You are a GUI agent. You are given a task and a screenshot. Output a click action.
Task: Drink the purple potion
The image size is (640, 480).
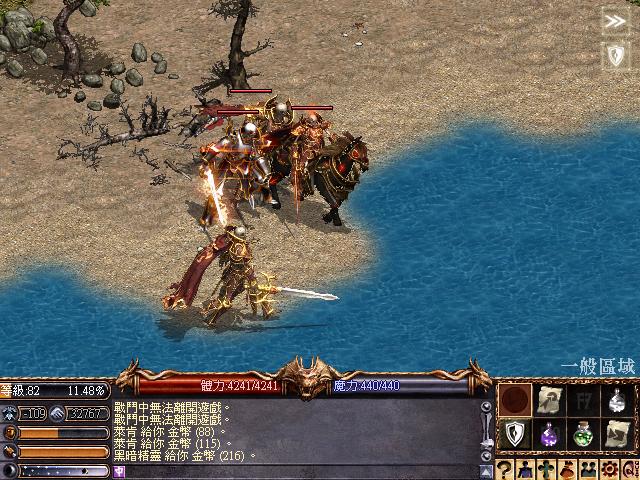549,435
